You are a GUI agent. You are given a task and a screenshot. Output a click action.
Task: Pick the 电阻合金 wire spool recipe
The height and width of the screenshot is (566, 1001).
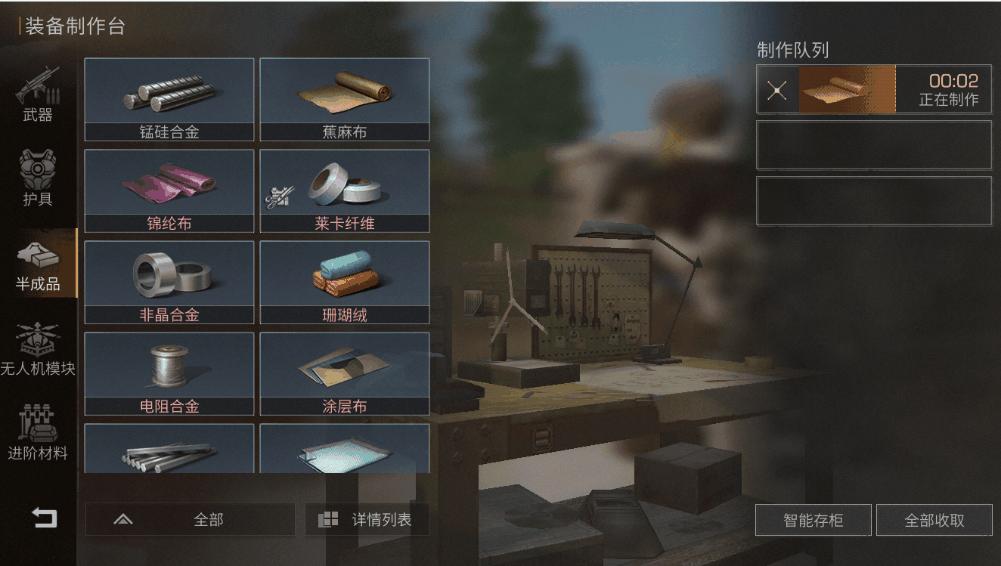pyautogui.click(x=169, y=374)
